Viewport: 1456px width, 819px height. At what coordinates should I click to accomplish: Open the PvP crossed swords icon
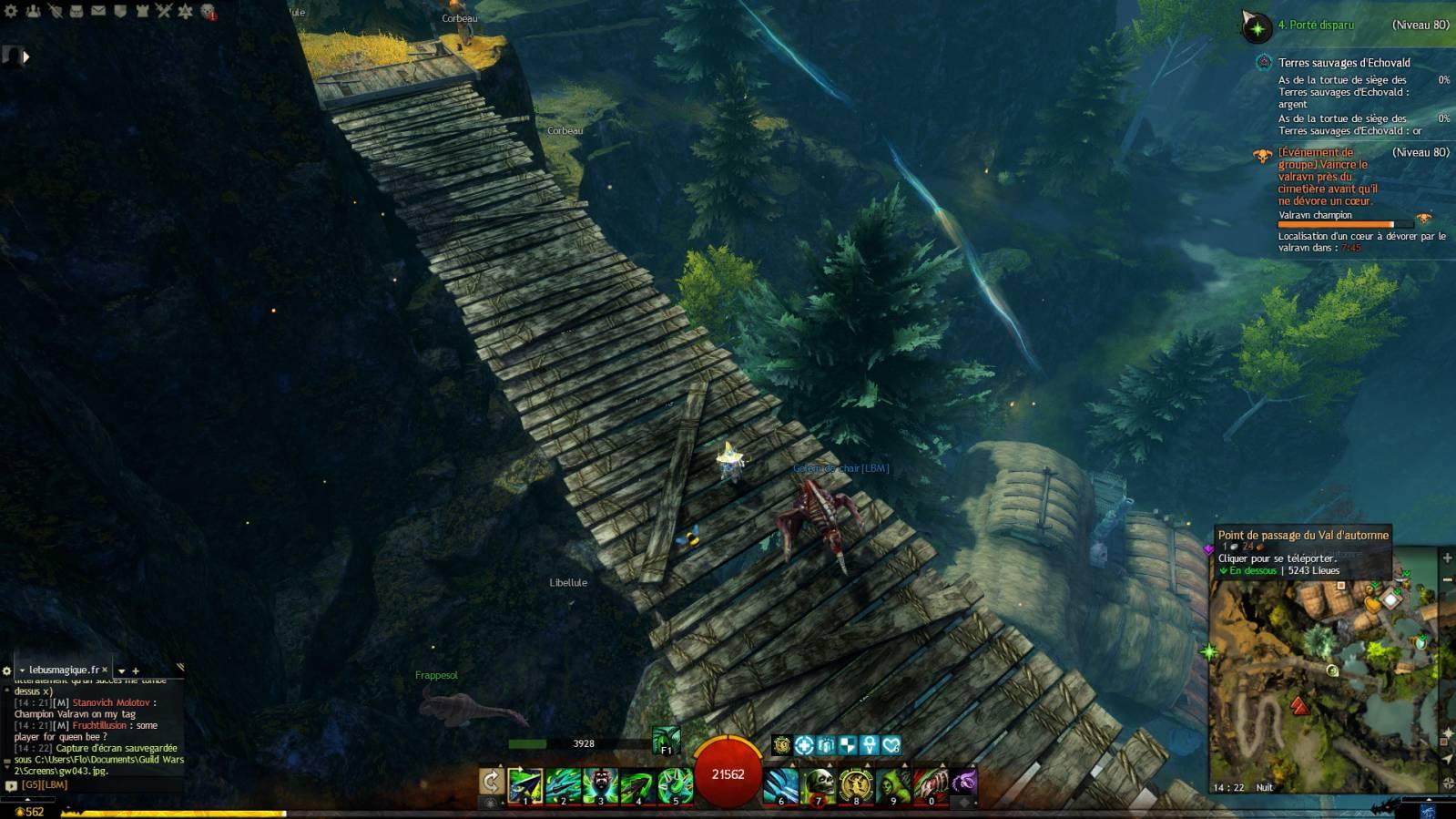pos(164,11)
